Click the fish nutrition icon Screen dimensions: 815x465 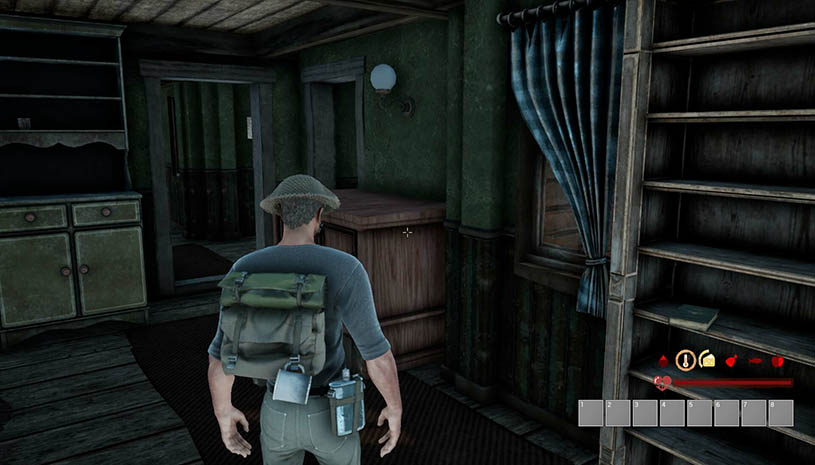click(x=754, y=360)
